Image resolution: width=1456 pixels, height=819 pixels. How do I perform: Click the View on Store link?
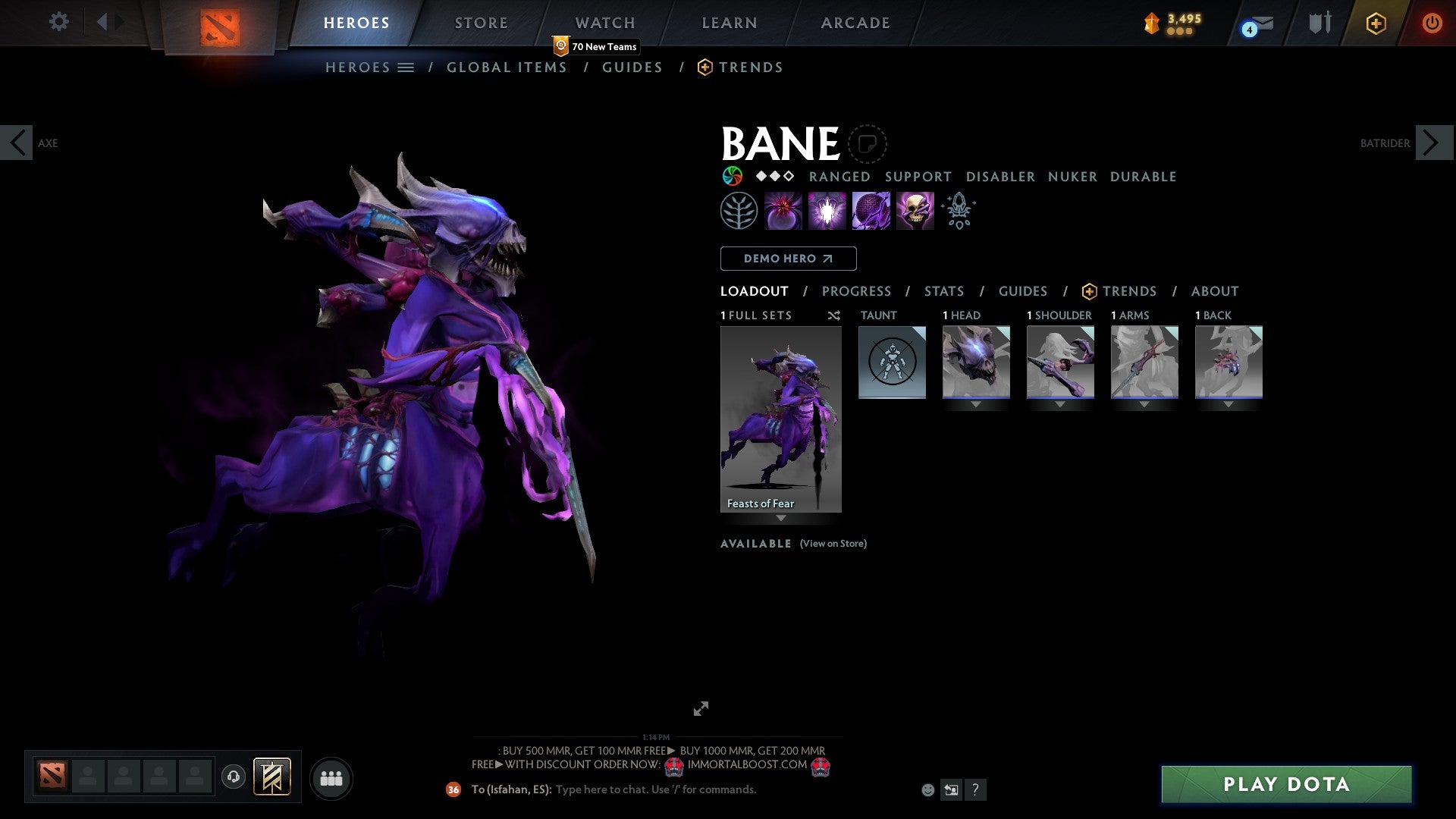[833, 544]
